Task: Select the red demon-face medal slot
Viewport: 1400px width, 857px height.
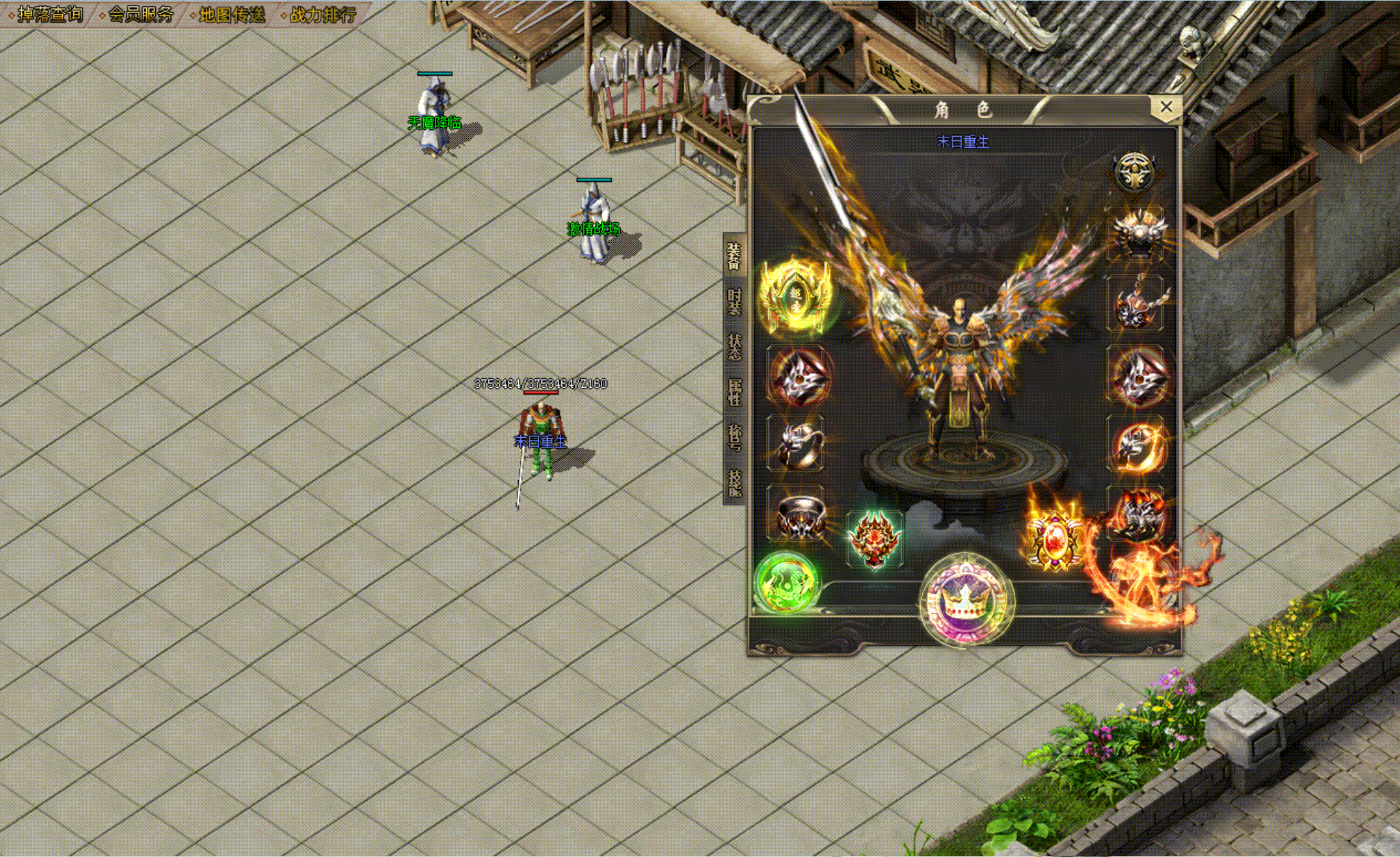Action: (x=874, y=538)
